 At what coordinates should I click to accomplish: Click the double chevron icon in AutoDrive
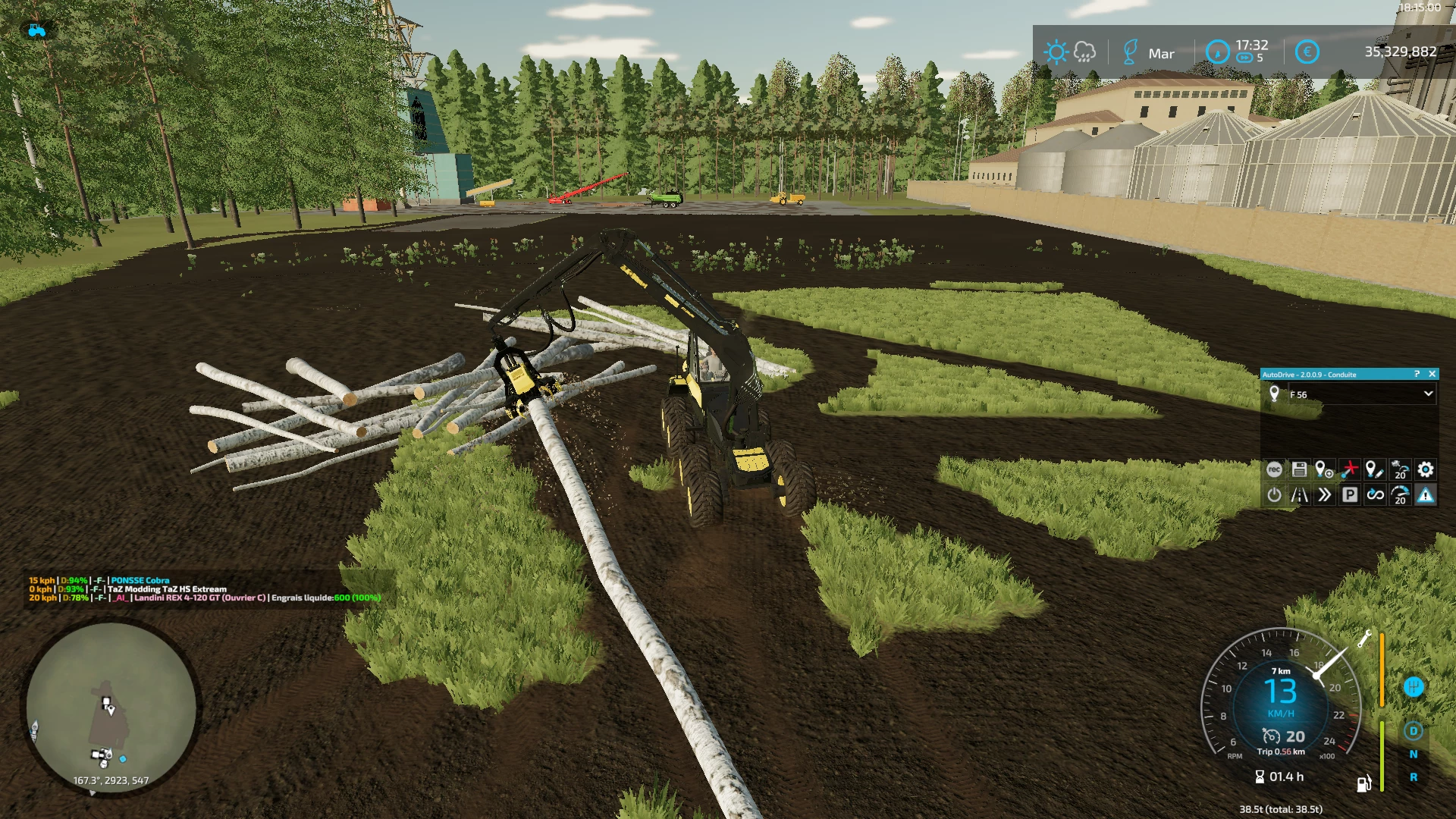[1324, 495]
